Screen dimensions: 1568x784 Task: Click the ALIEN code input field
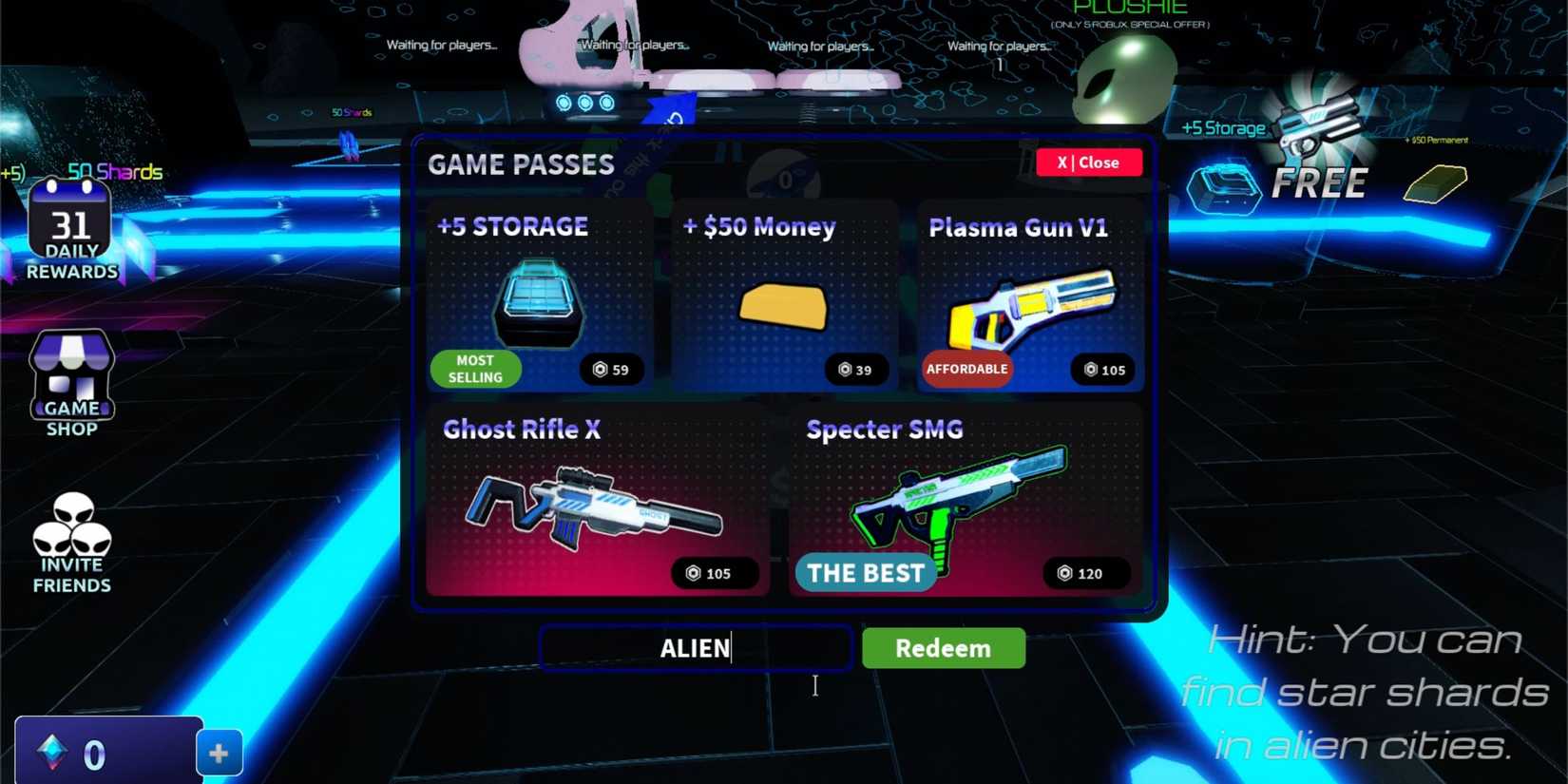point(695,648)
